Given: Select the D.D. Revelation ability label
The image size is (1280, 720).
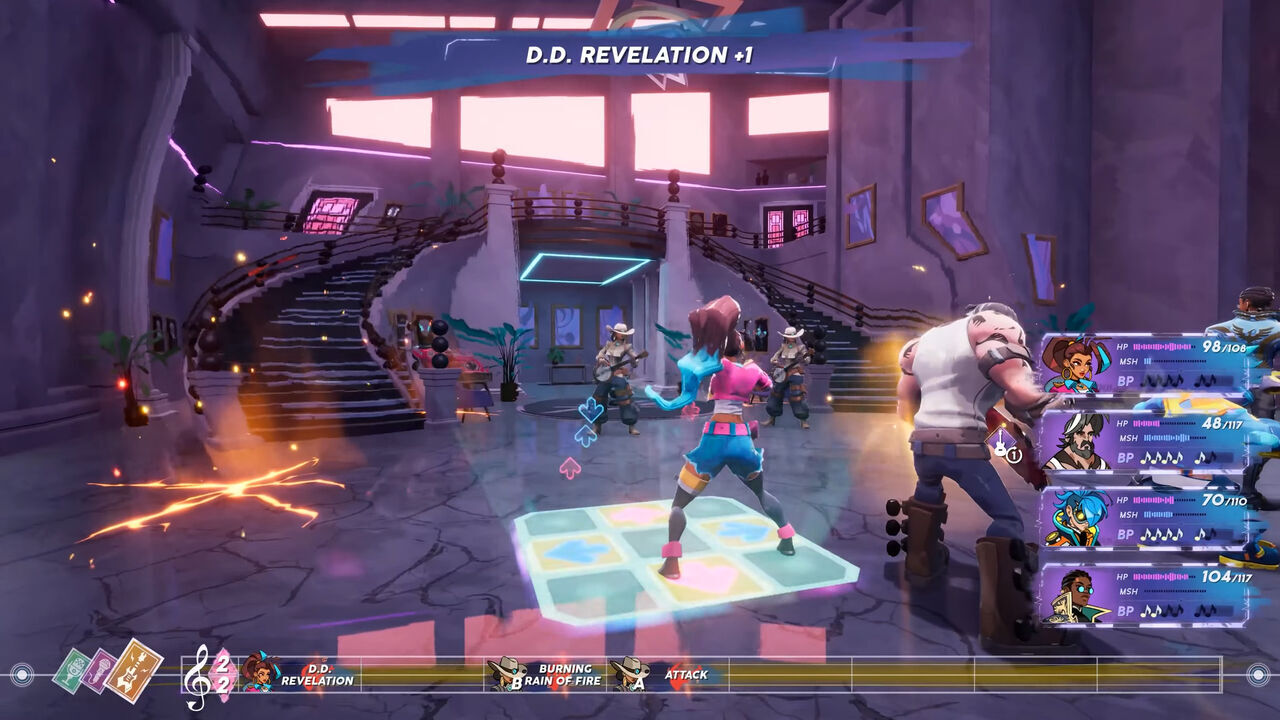Looking at the screenshot, I should 320,676.
